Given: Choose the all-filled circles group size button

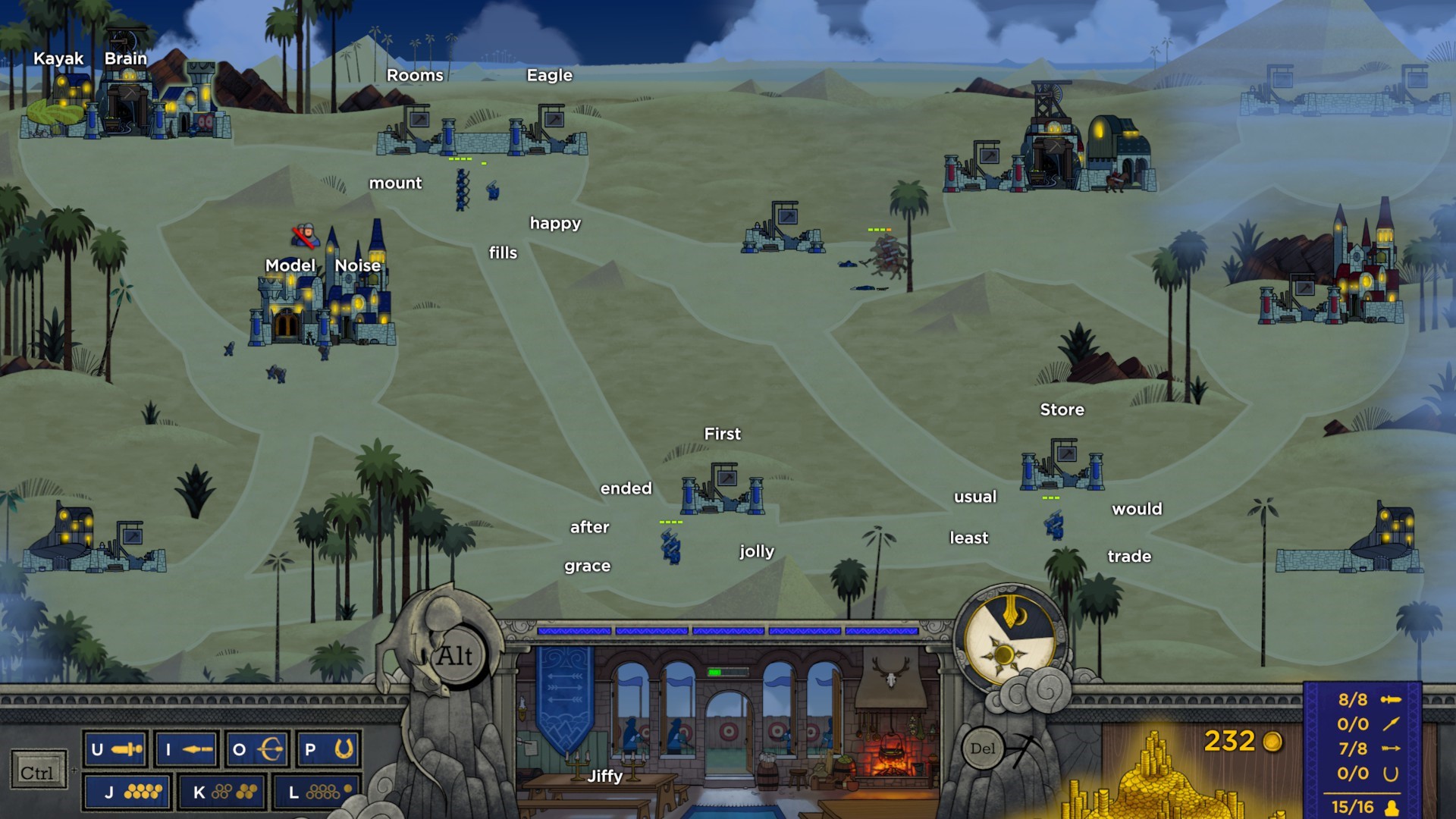Looking at the screenshot, I should pyautogui.click(x=127, y=792).
